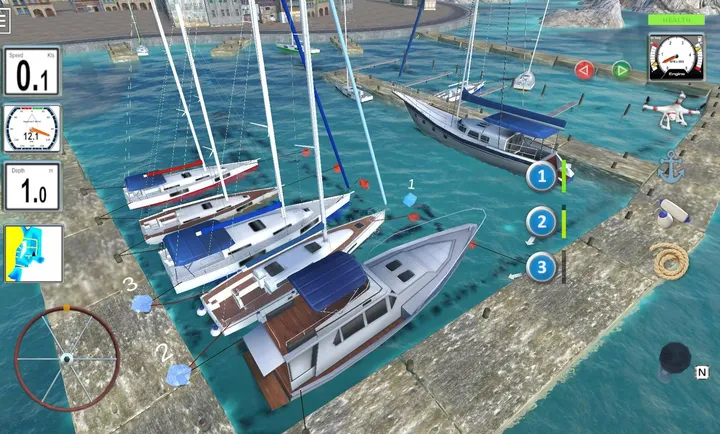Click the blue mooring cleat marker 2
This screenshot has height=434, width=720.
click(x=179, y=374)
